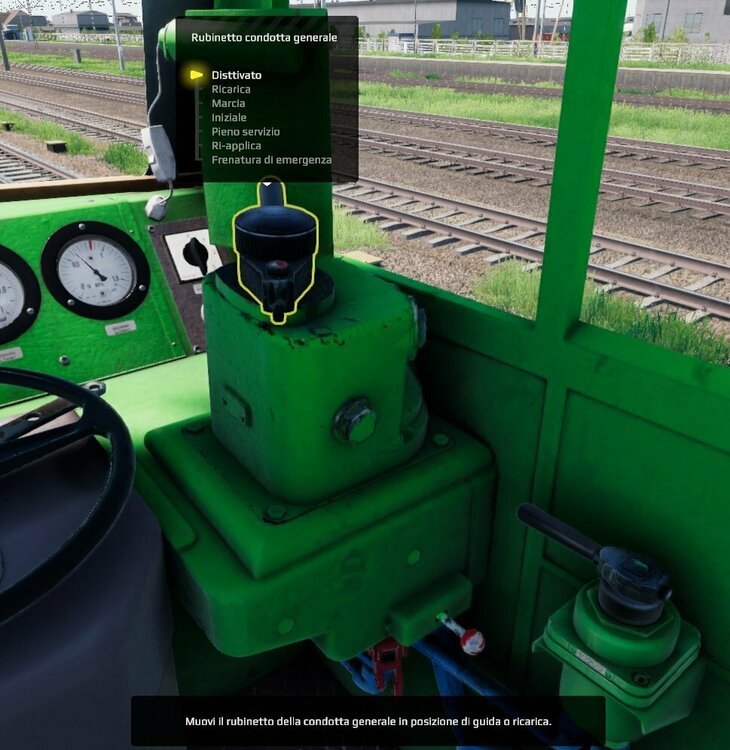730x750 pixels.
Task: Pick the Iniziale position entry
Action: 229,117
